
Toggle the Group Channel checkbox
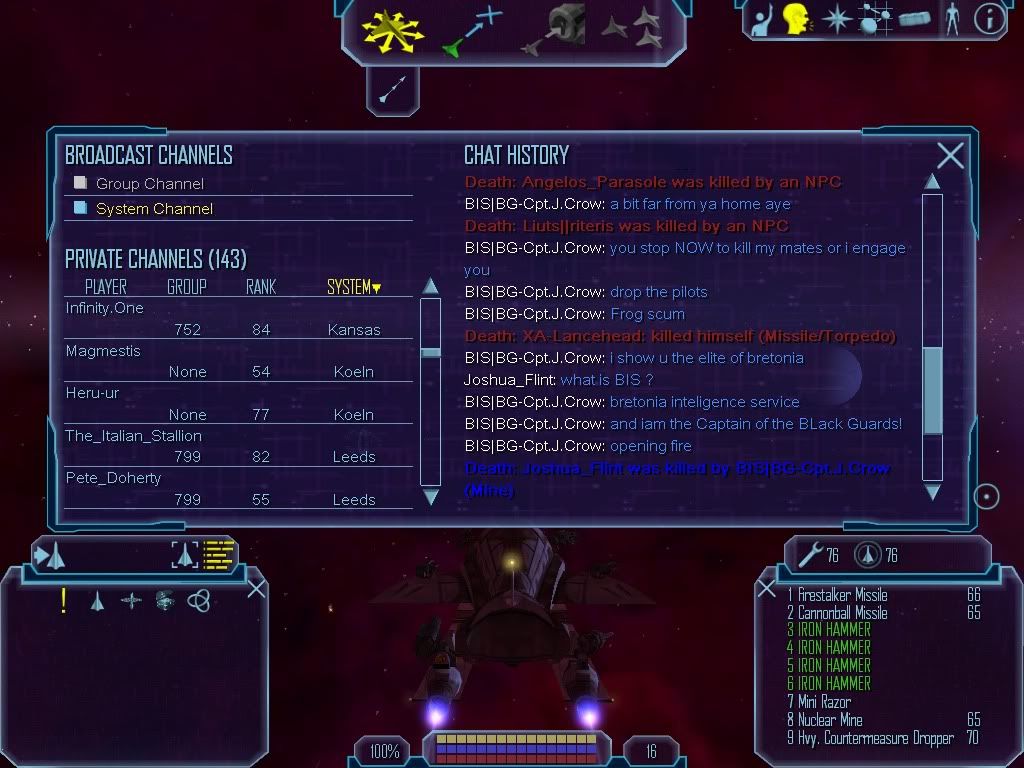(81, 183)
